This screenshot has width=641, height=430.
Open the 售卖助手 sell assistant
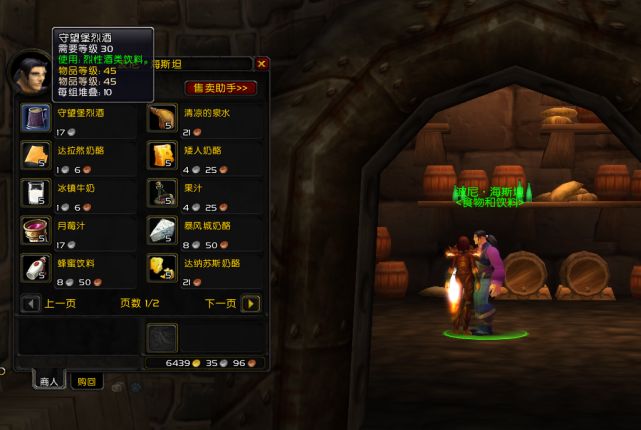tap(221, 88)
